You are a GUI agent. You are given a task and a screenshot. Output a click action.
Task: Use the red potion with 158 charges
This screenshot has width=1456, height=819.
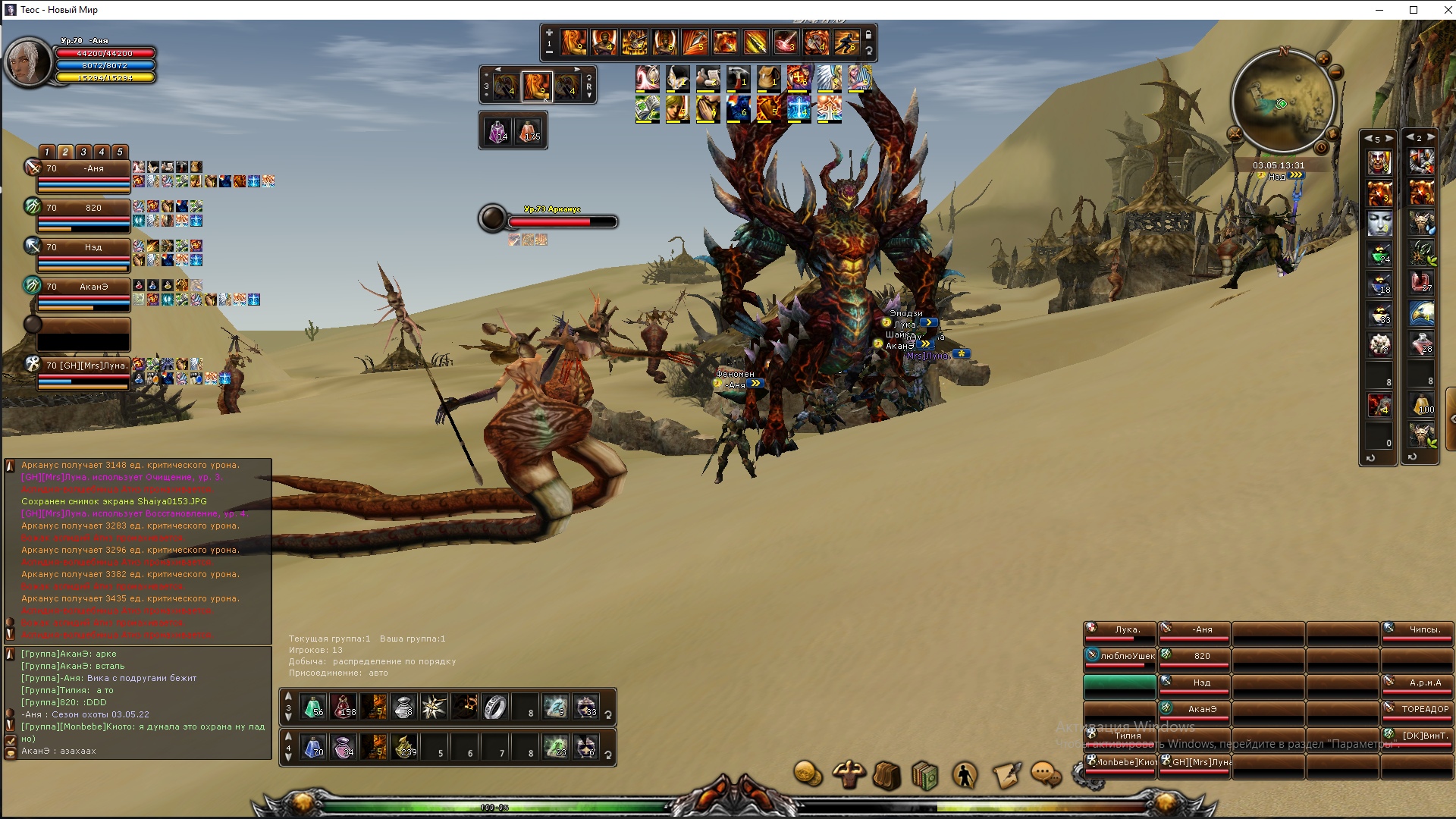point(344,707)
